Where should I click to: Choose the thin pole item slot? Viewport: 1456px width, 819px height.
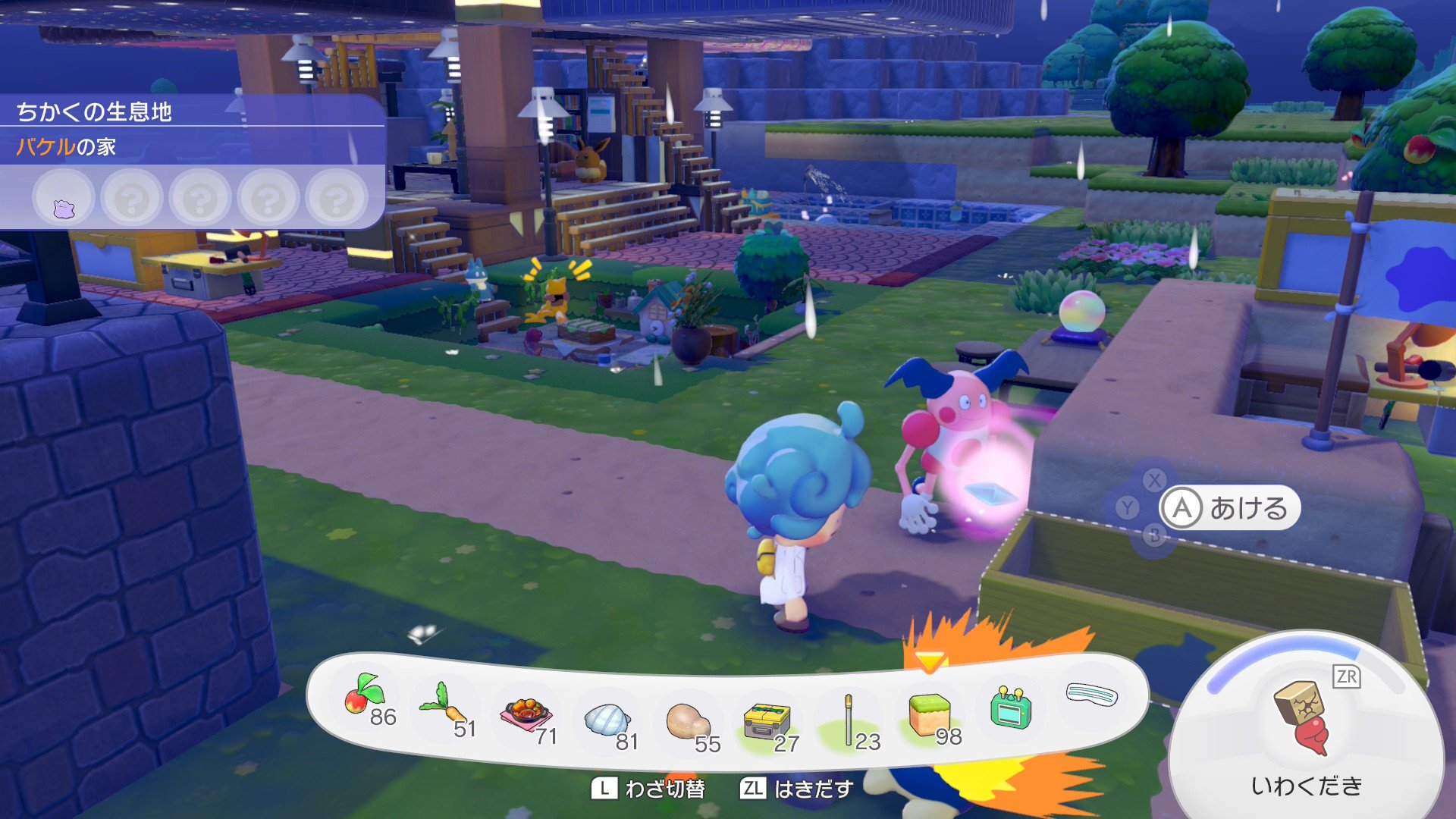[x=849, y=719]
